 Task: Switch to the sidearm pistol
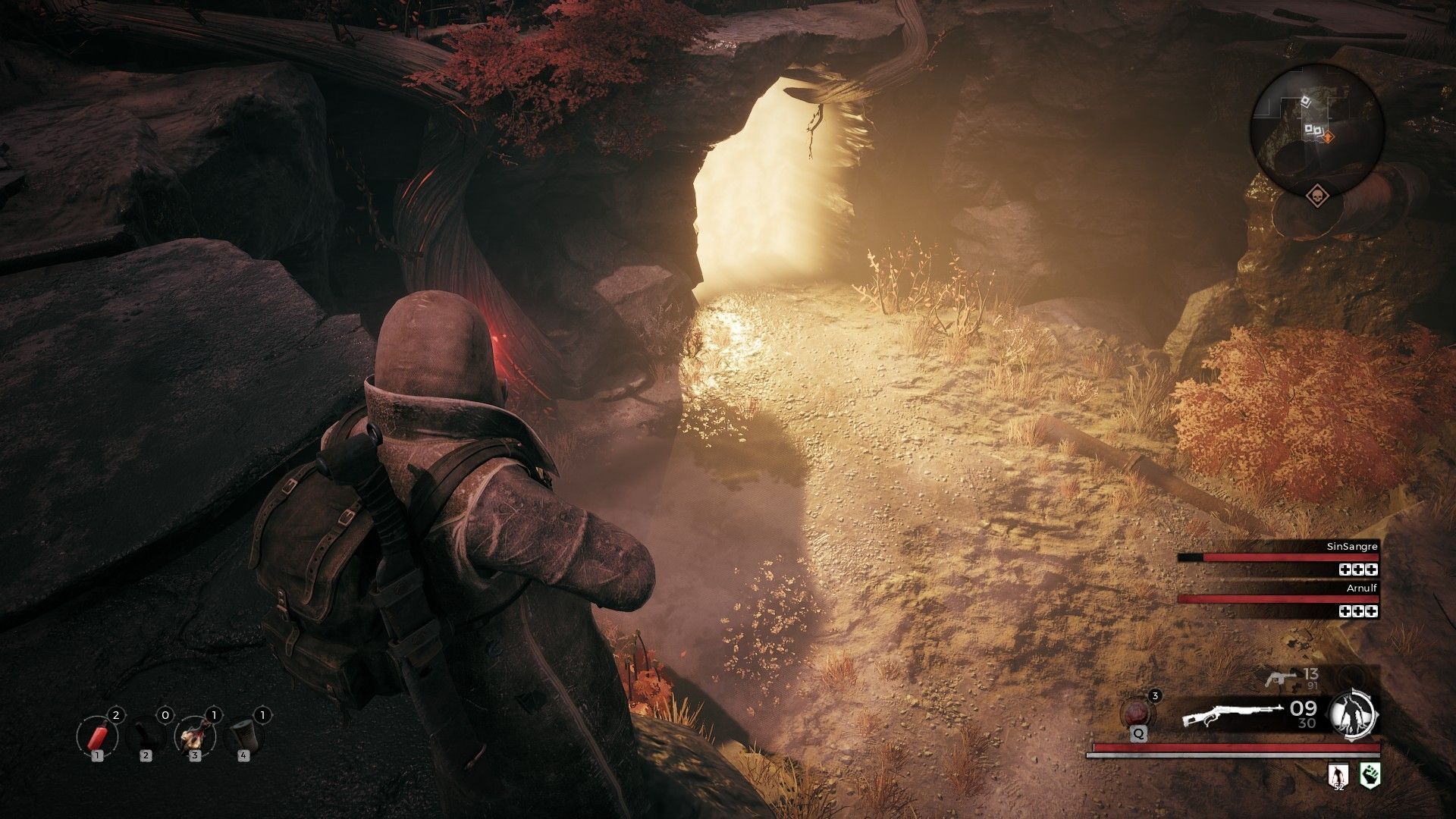(1279, 677)
